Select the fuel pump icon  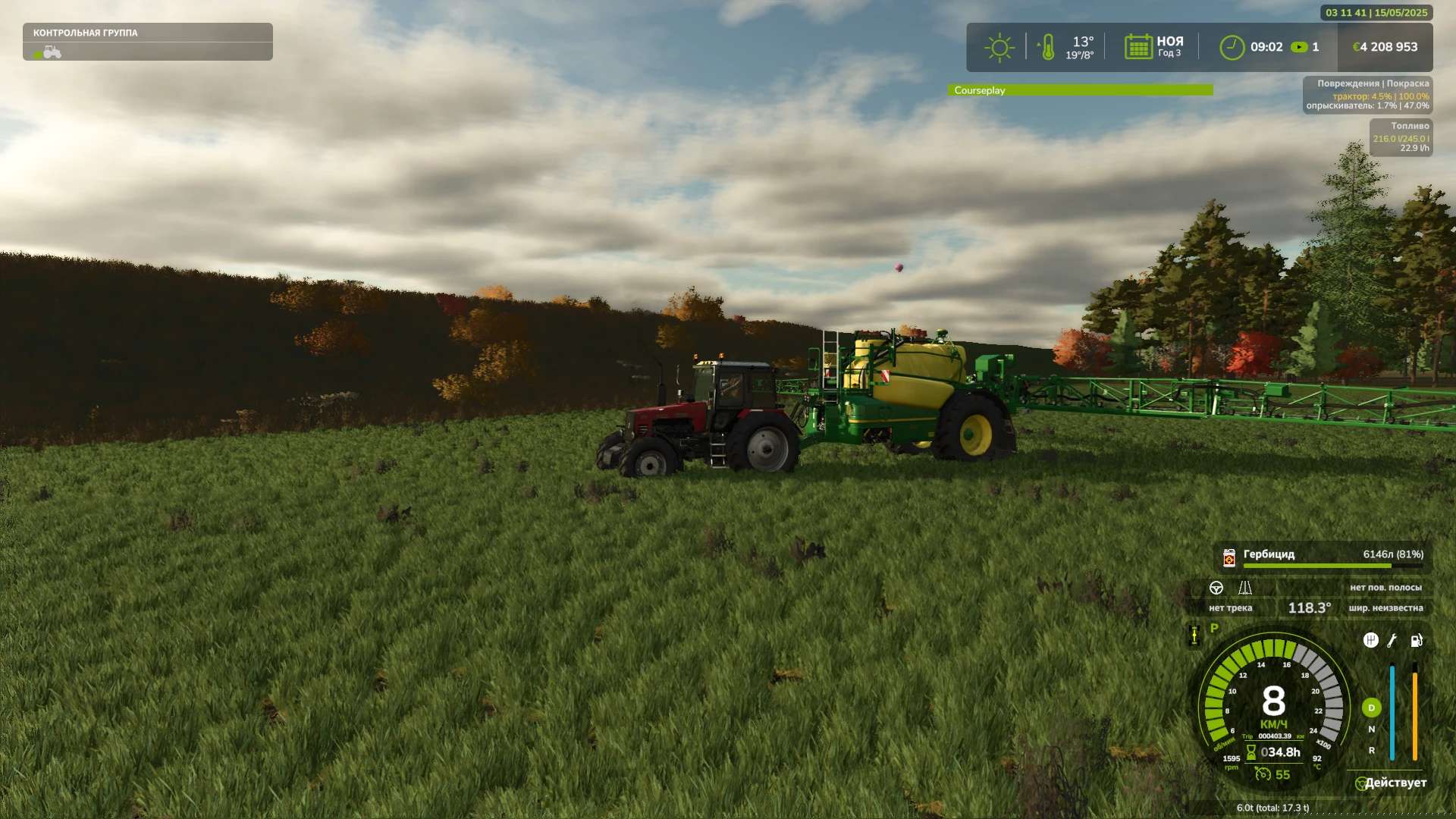click(x=1416, y=641)
